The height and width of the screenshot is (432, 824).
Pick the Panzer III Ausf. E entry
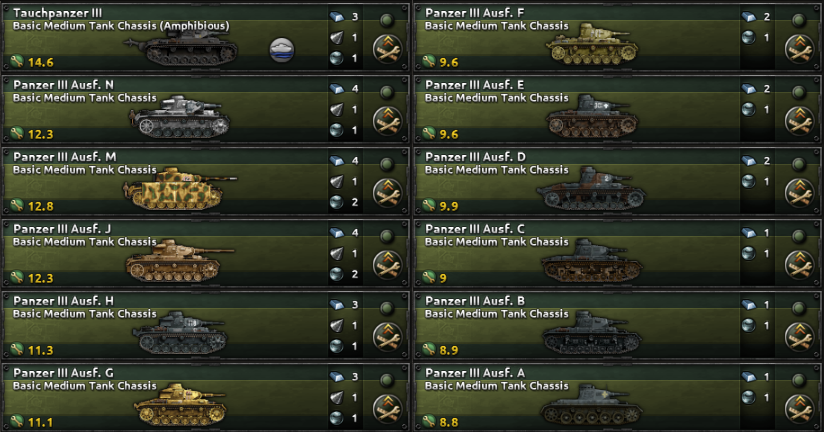(570, 110)
